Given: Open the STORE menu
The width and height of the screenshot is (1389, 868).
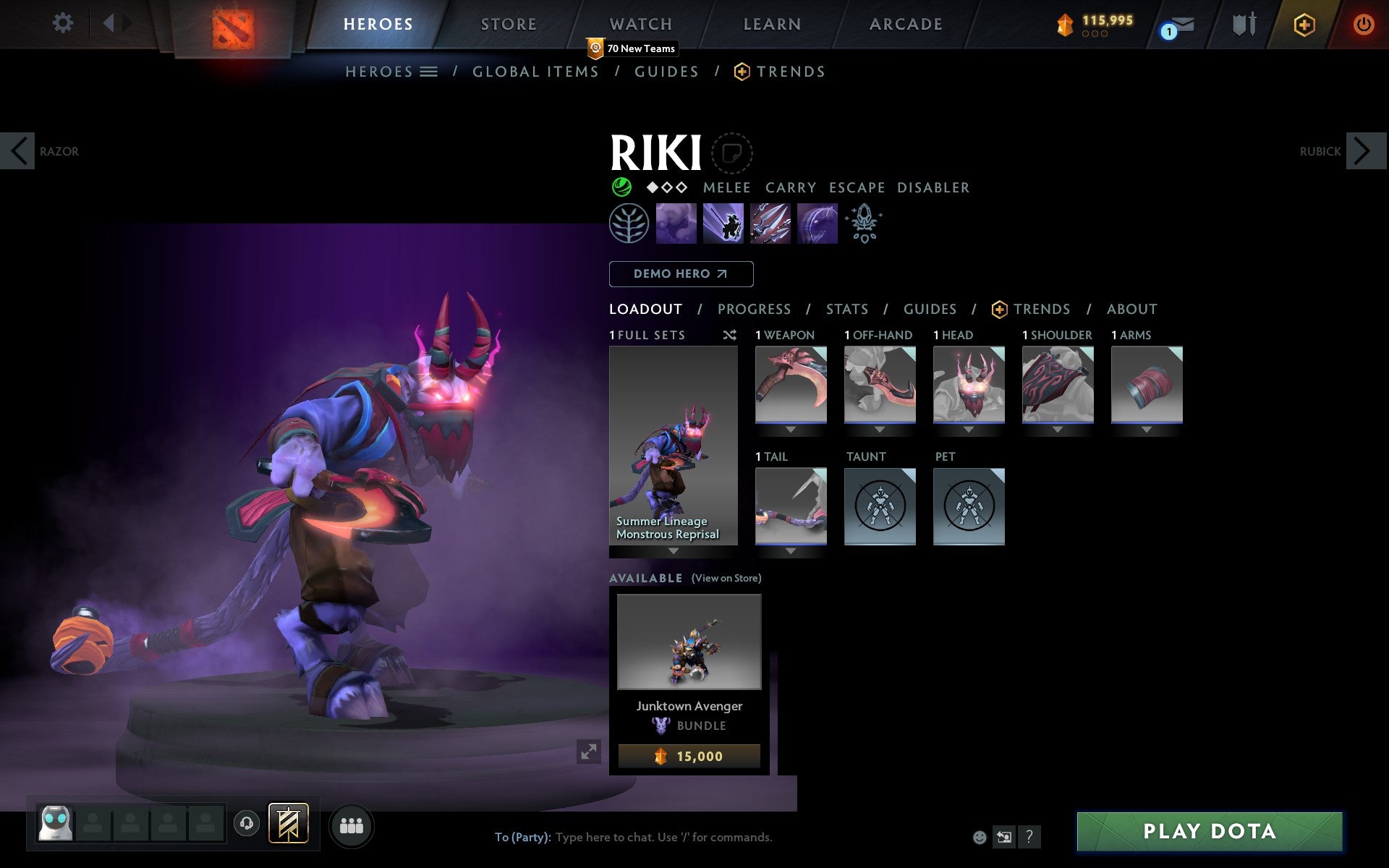Looking at the screenshot, I should tap(509, 23).
